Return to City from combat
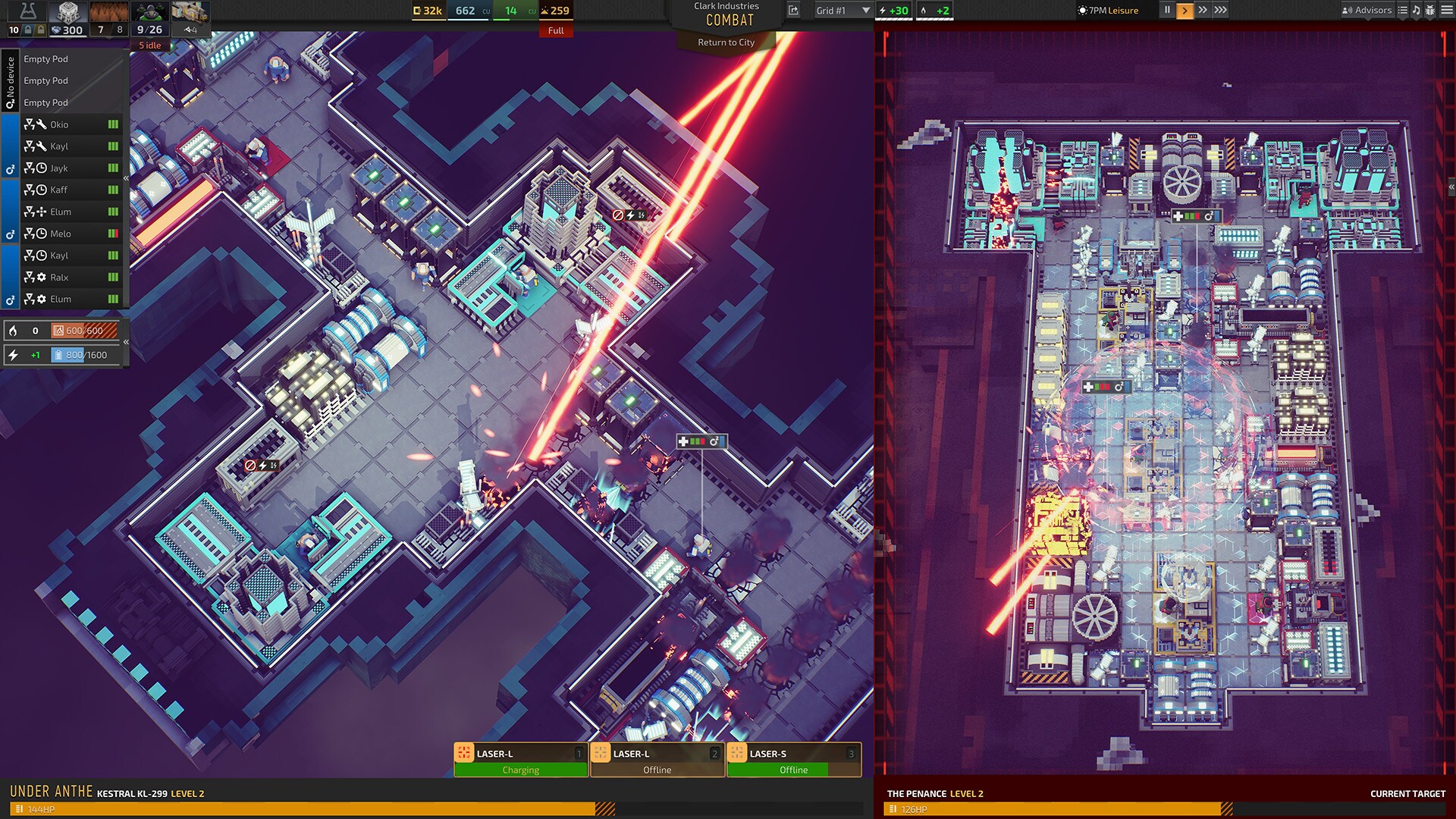Screen dimensions: 1456x819 [726, 42]
